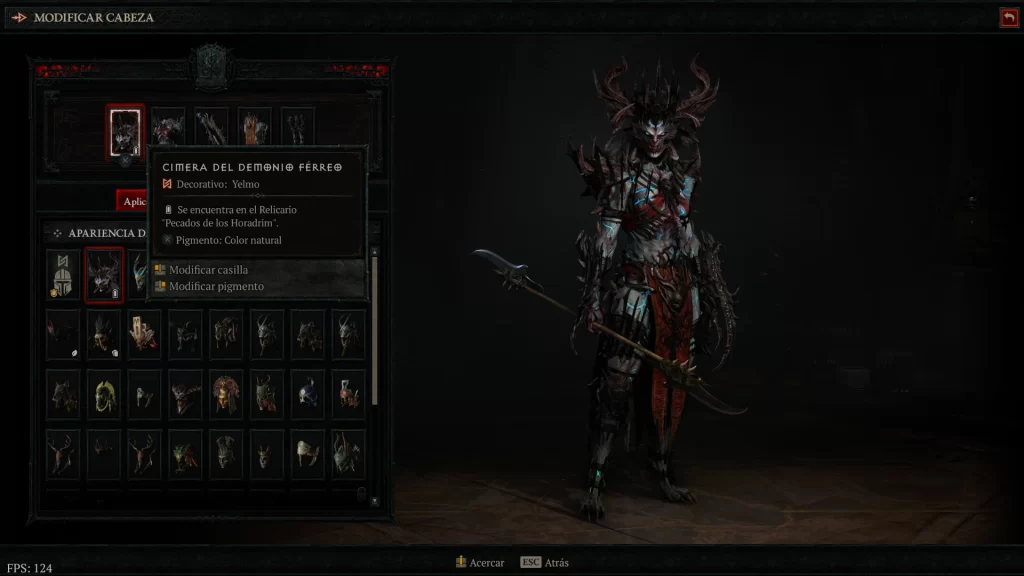Select the head armor slot tab
The image size is (1024, 576).
(x=126, y=131)
